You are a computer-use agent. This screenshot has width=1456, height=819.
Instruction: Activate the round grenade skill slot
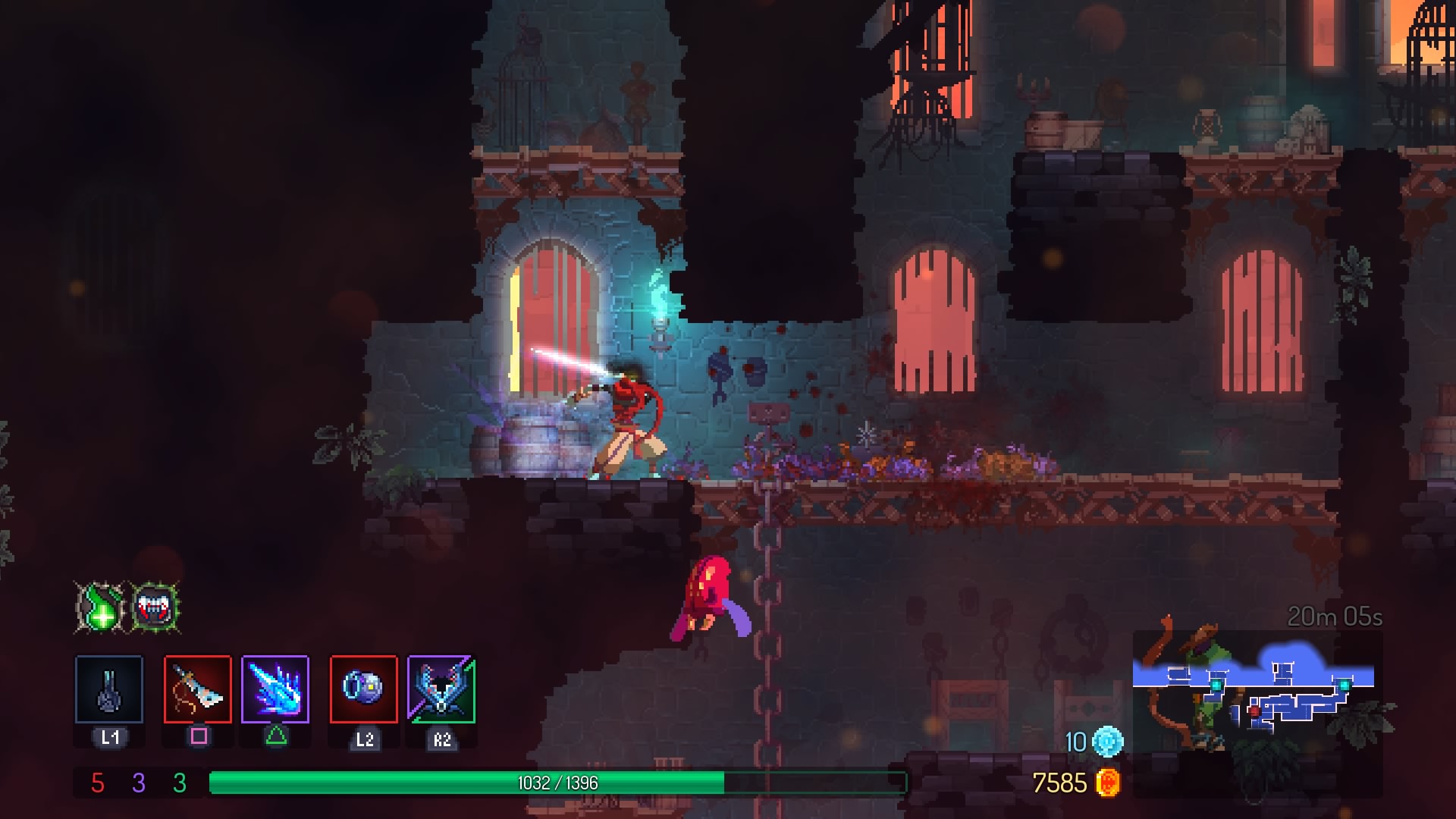pos(364,689)
